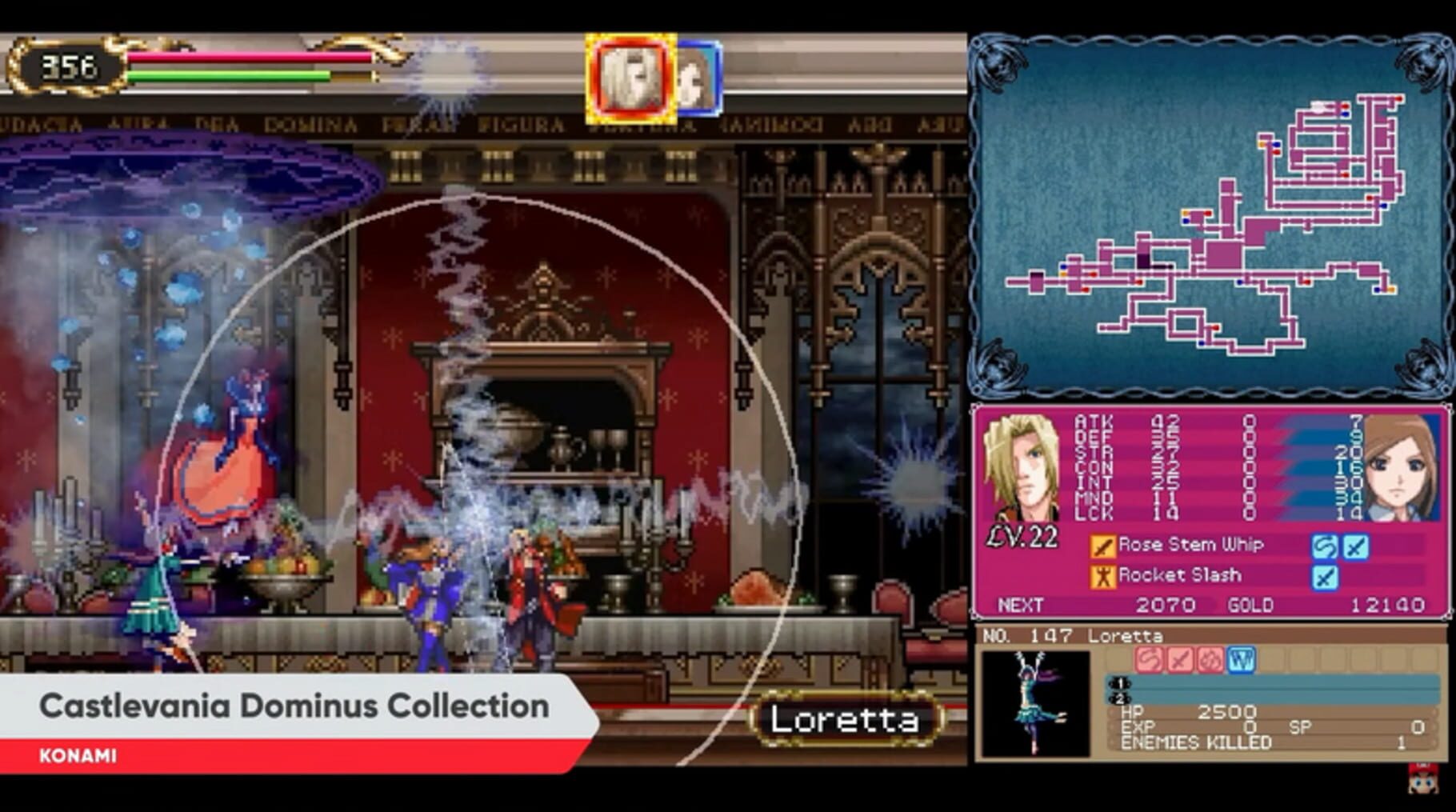Expand the number 1 HP bar marker
The image size is (1456, 812).
(x=1120, y=684)
